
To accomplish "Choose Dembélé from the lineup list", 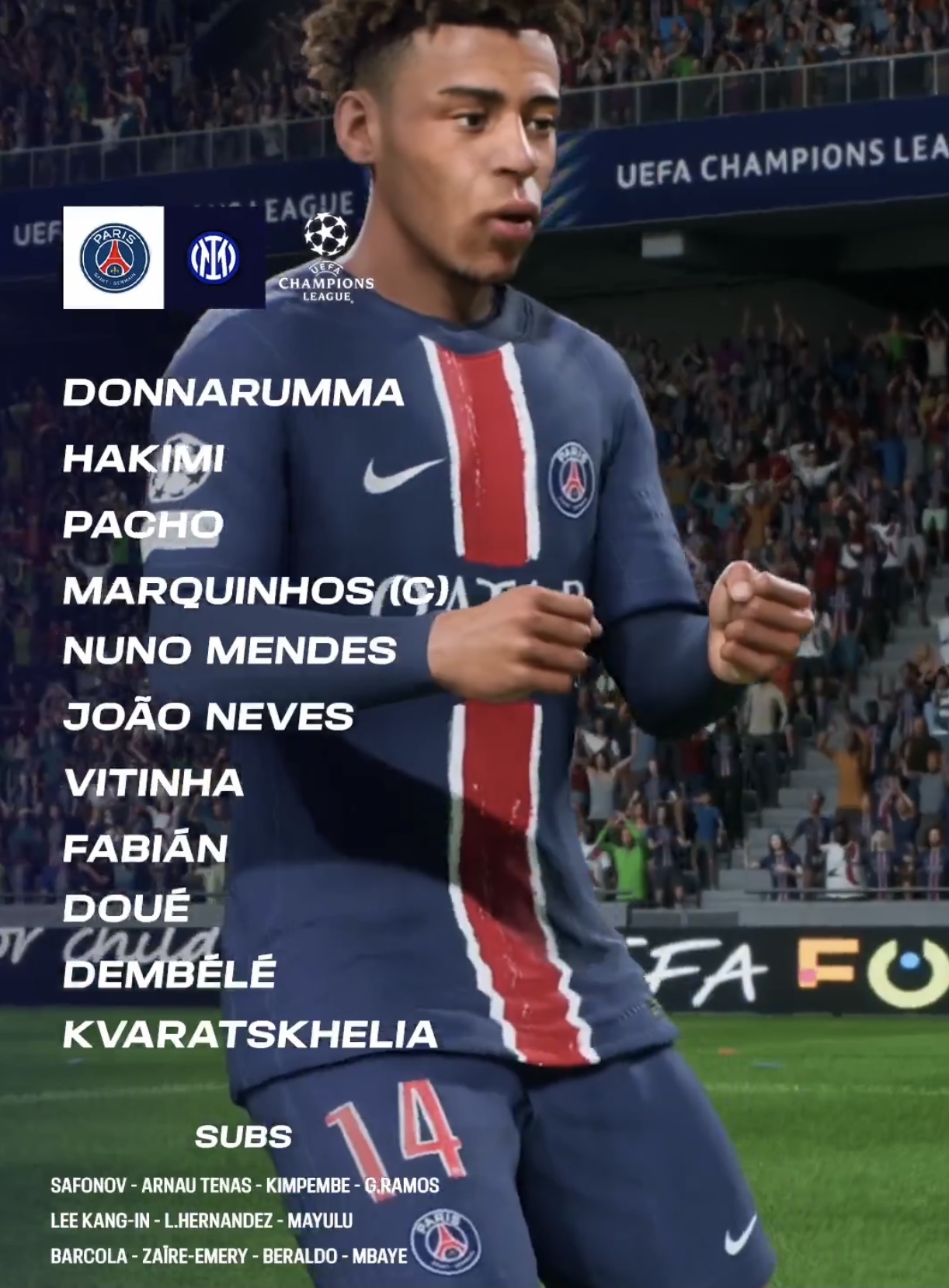I will [x=169, y=974].
